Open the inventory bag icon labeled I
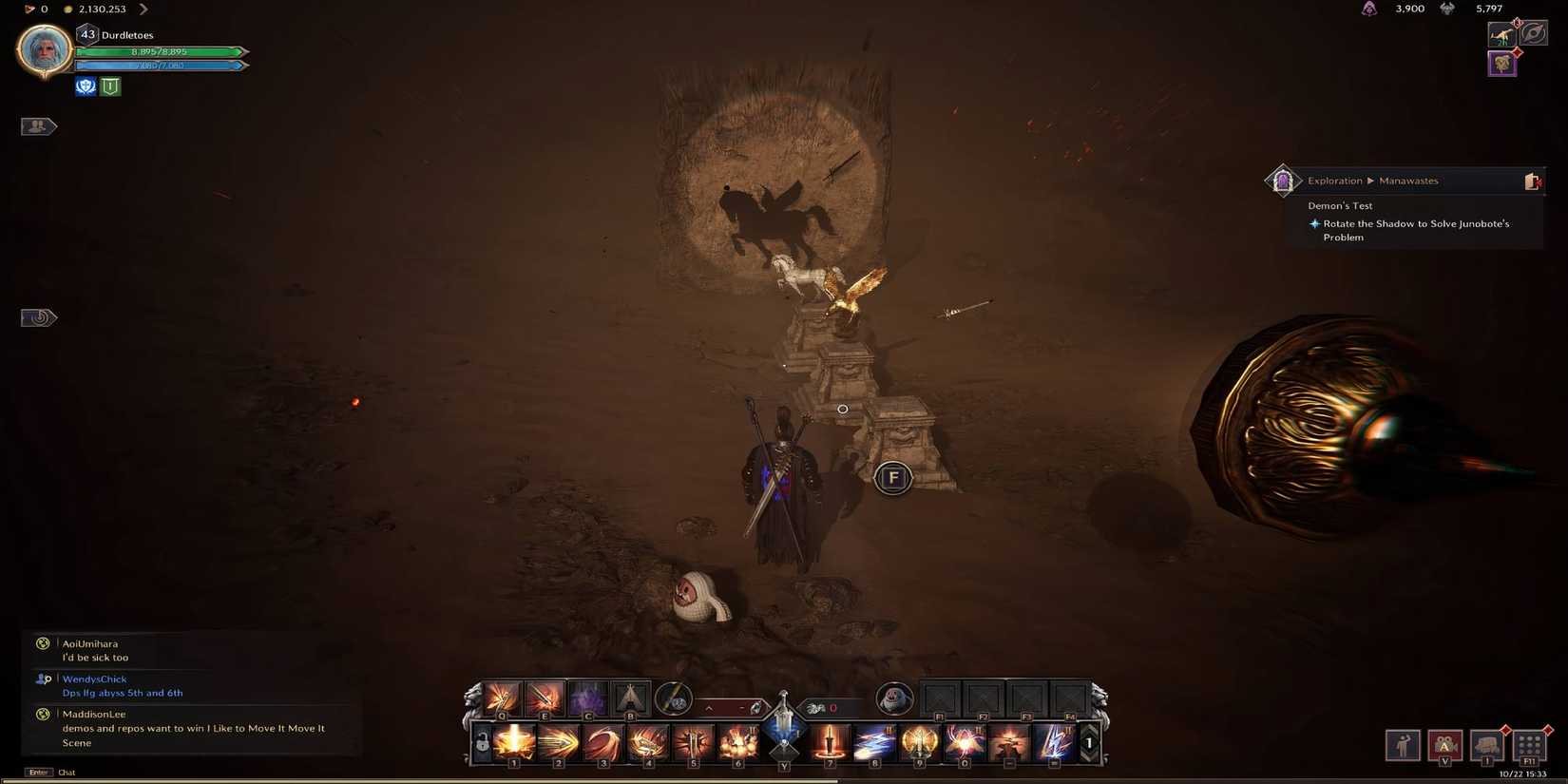The image size is (1568, 784). pyautogui.click(x=1488, y=744)
